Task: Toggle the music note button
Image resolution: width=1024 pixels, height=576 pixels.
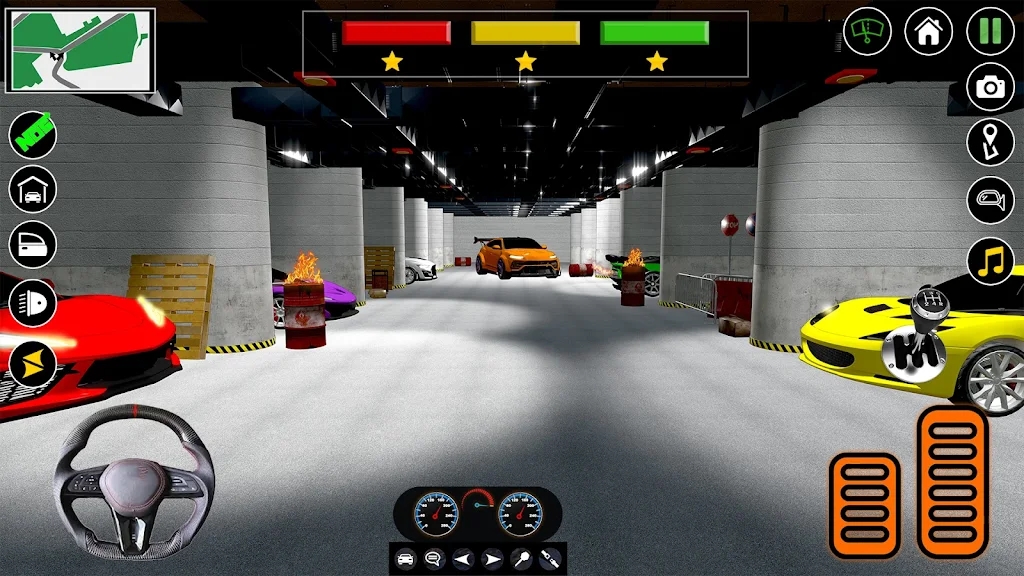Action: [x=990, y=260]
